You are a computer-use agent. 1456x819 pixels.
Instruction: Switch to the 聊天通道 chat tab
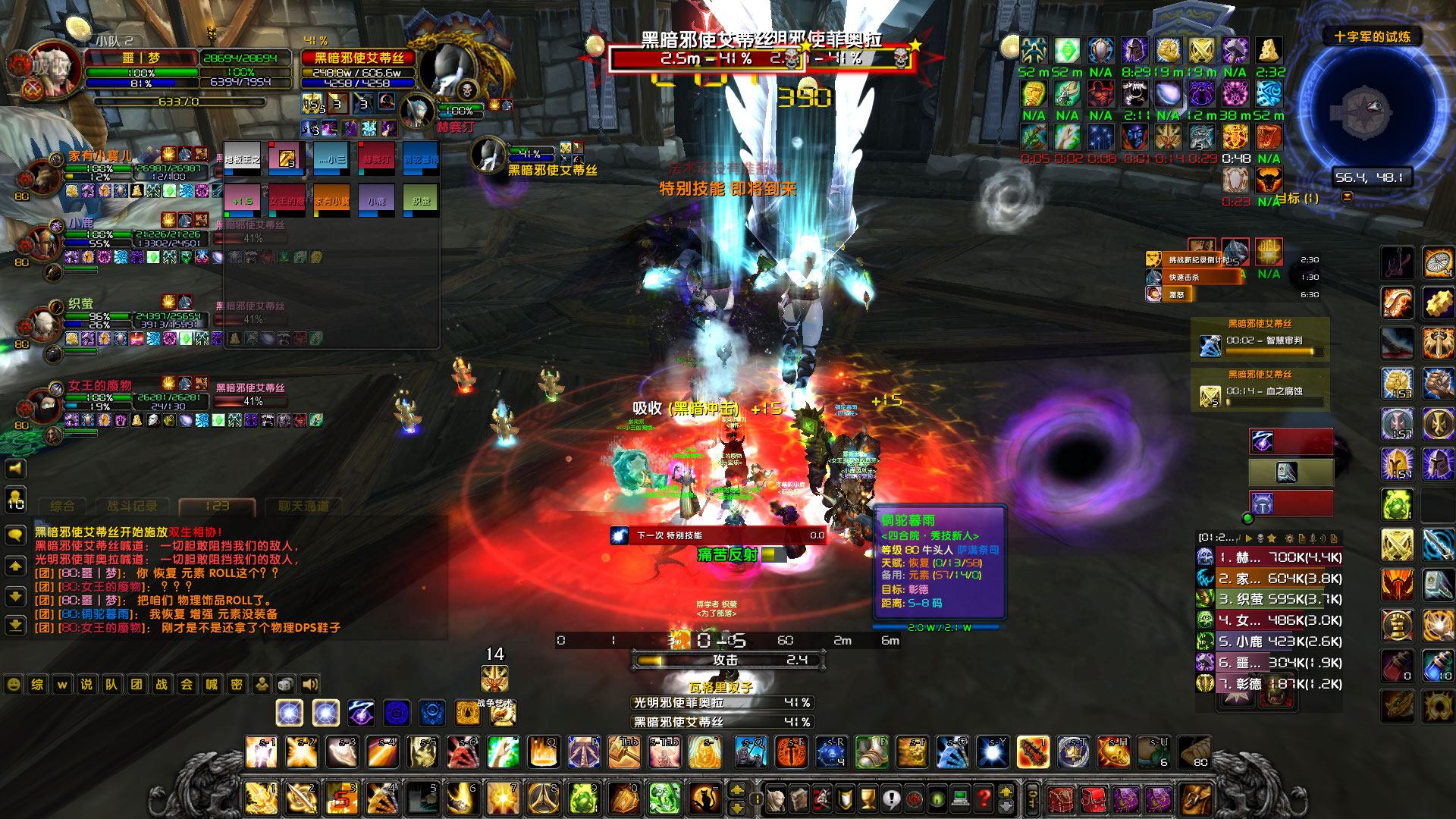(303, 507)
